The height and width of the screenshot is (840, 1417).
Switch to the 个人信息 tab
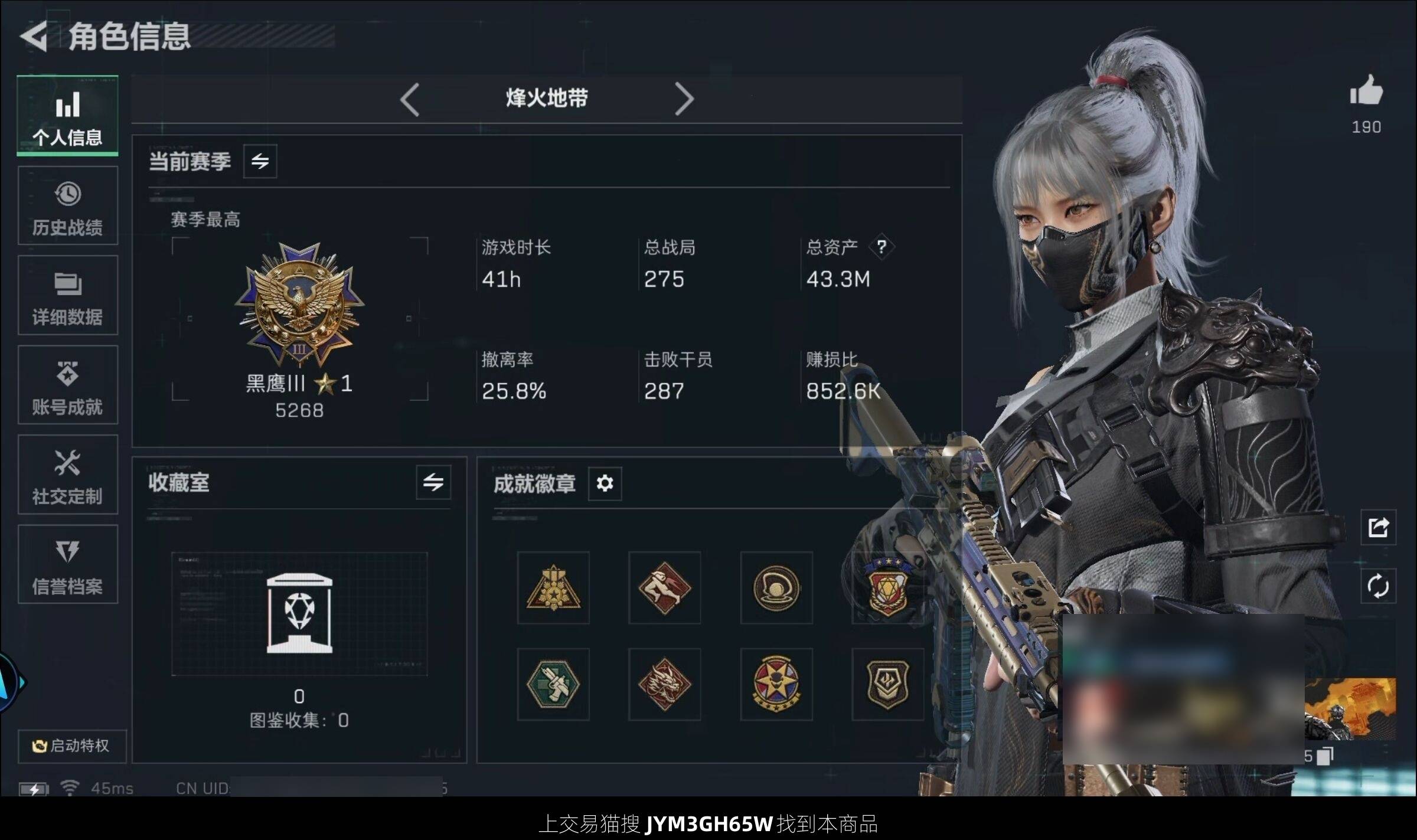click(x=67, y=116)
